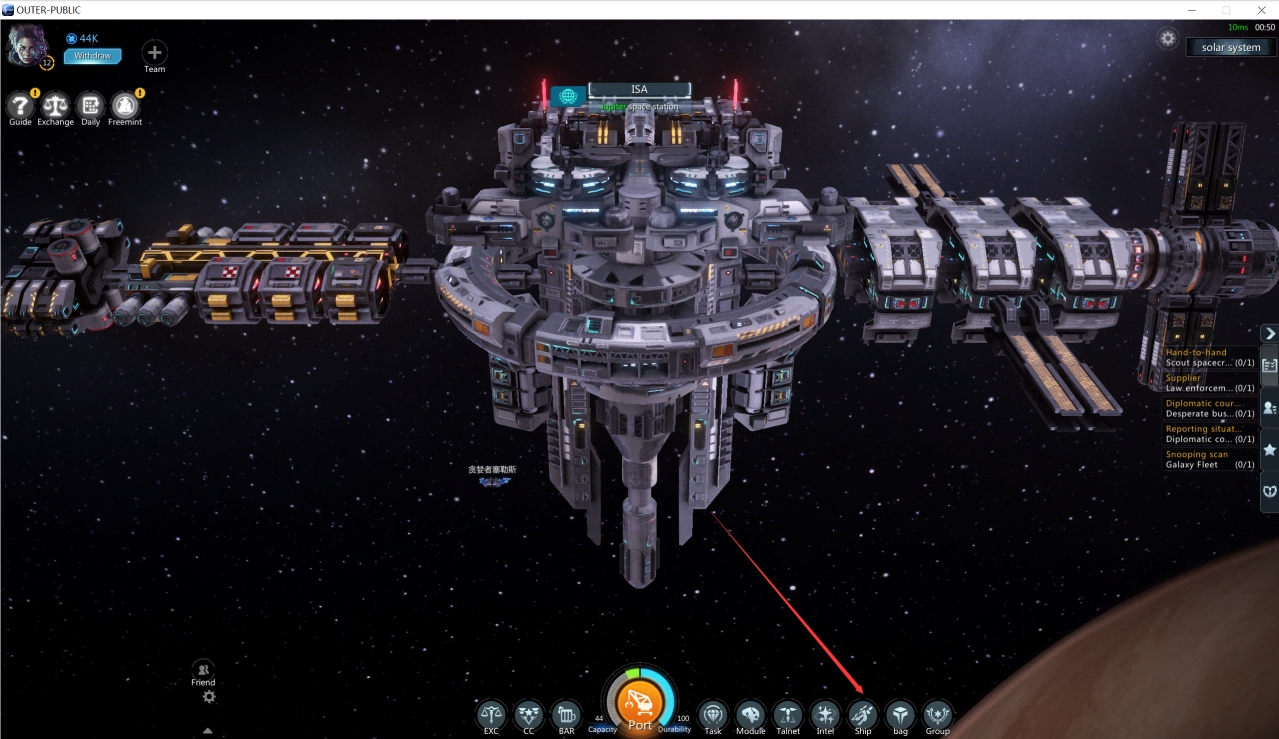The width and height of the screenshot is (1279, 739).
Task: View the Task list icon
Action: tap(712, 714)
